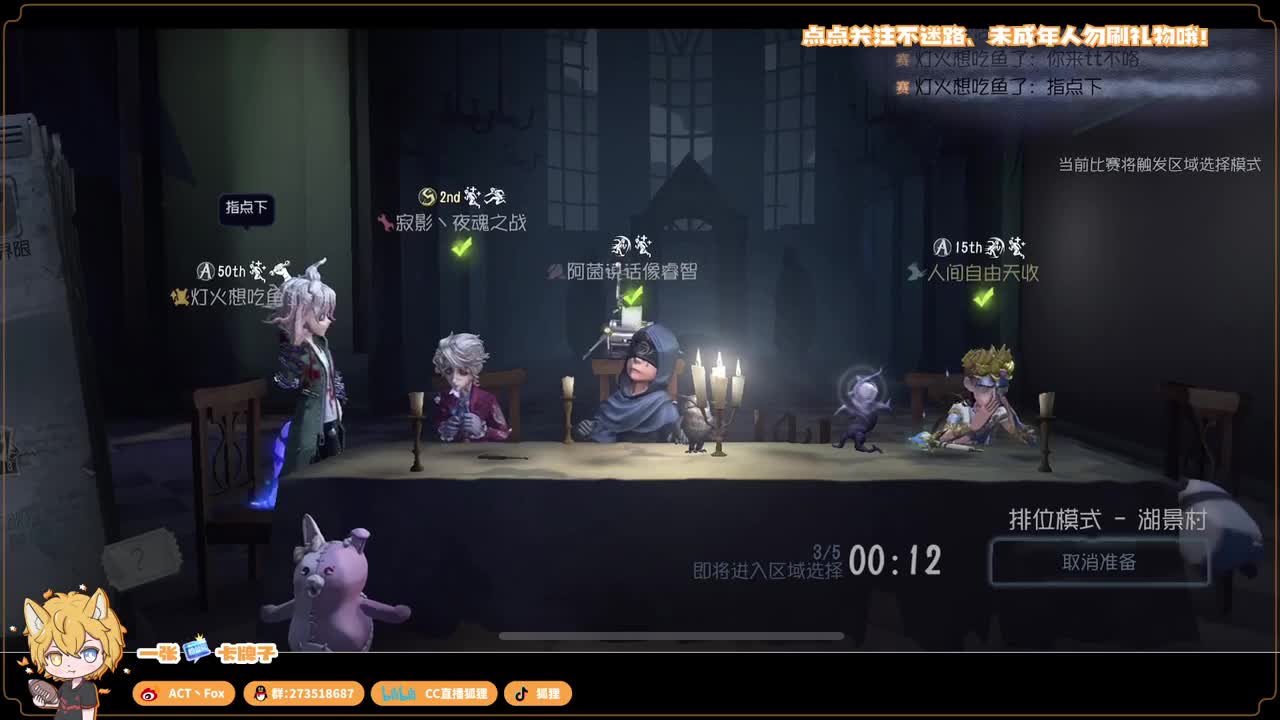Open the CC直播 bilibili-style icon

tap(400, 693)
